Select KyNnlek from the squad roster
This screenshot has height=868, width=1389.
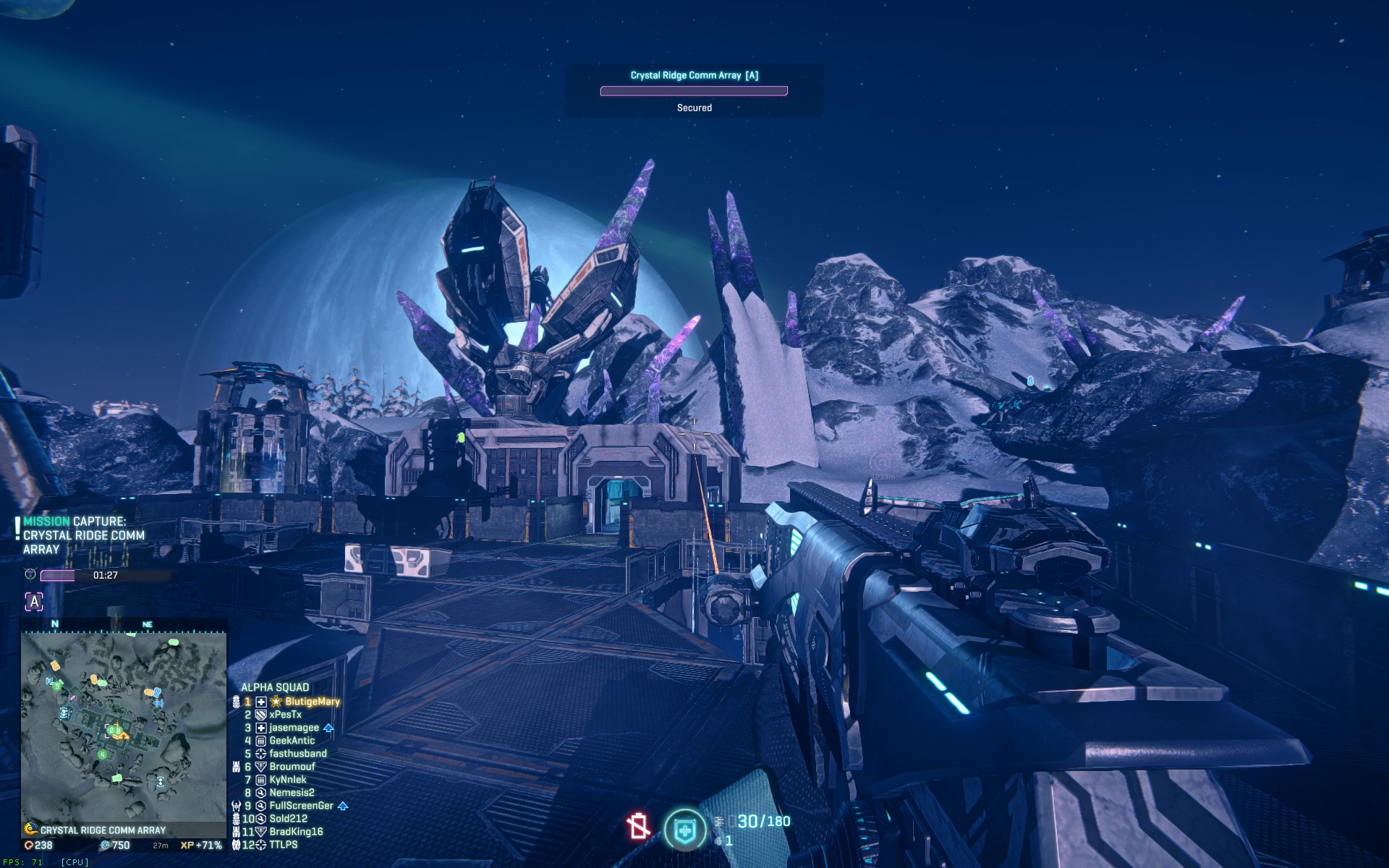click(x=287, y=780)
